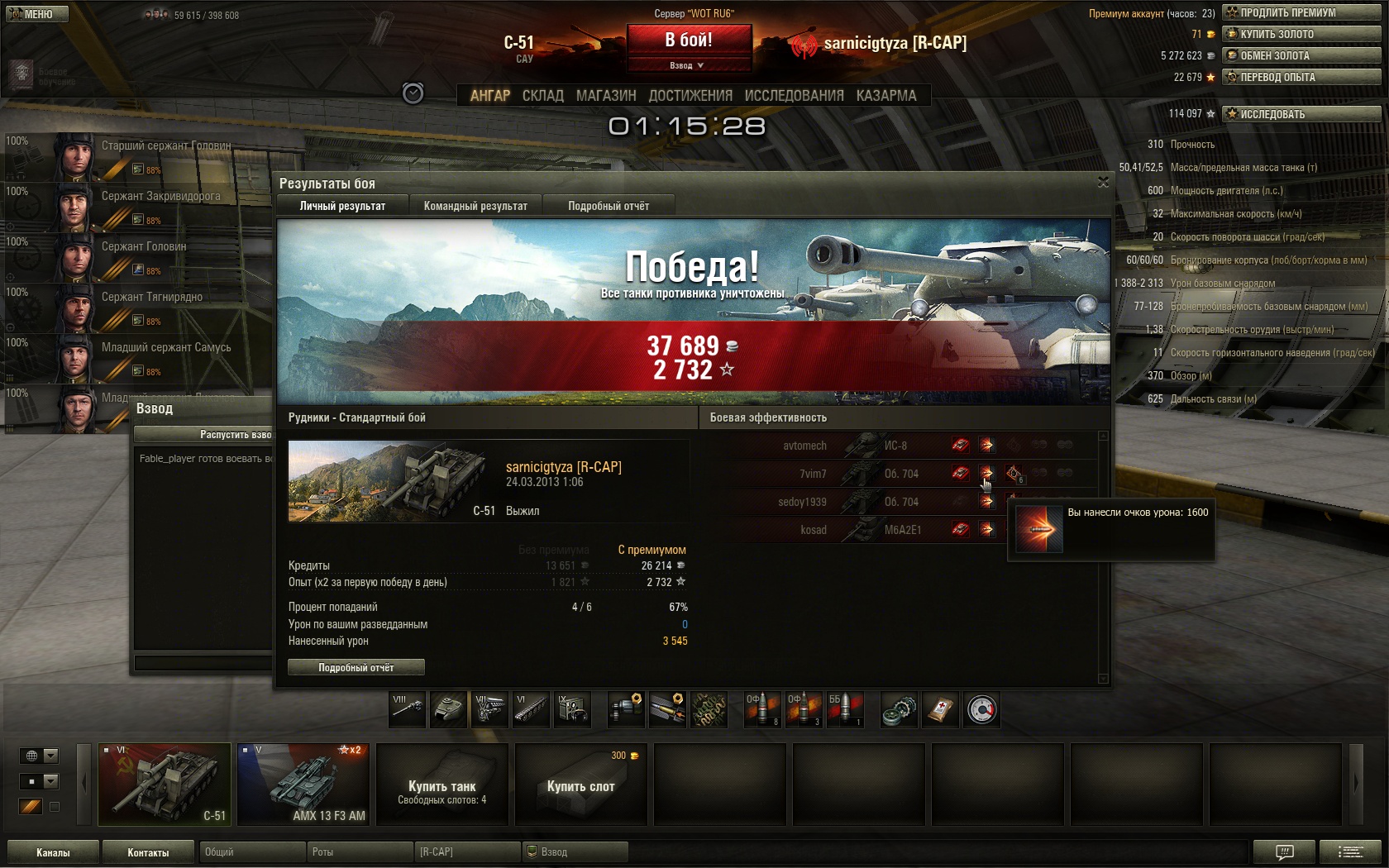Close the battle results window
The height and width of the screenshot is (868, 1389).
1103,182
